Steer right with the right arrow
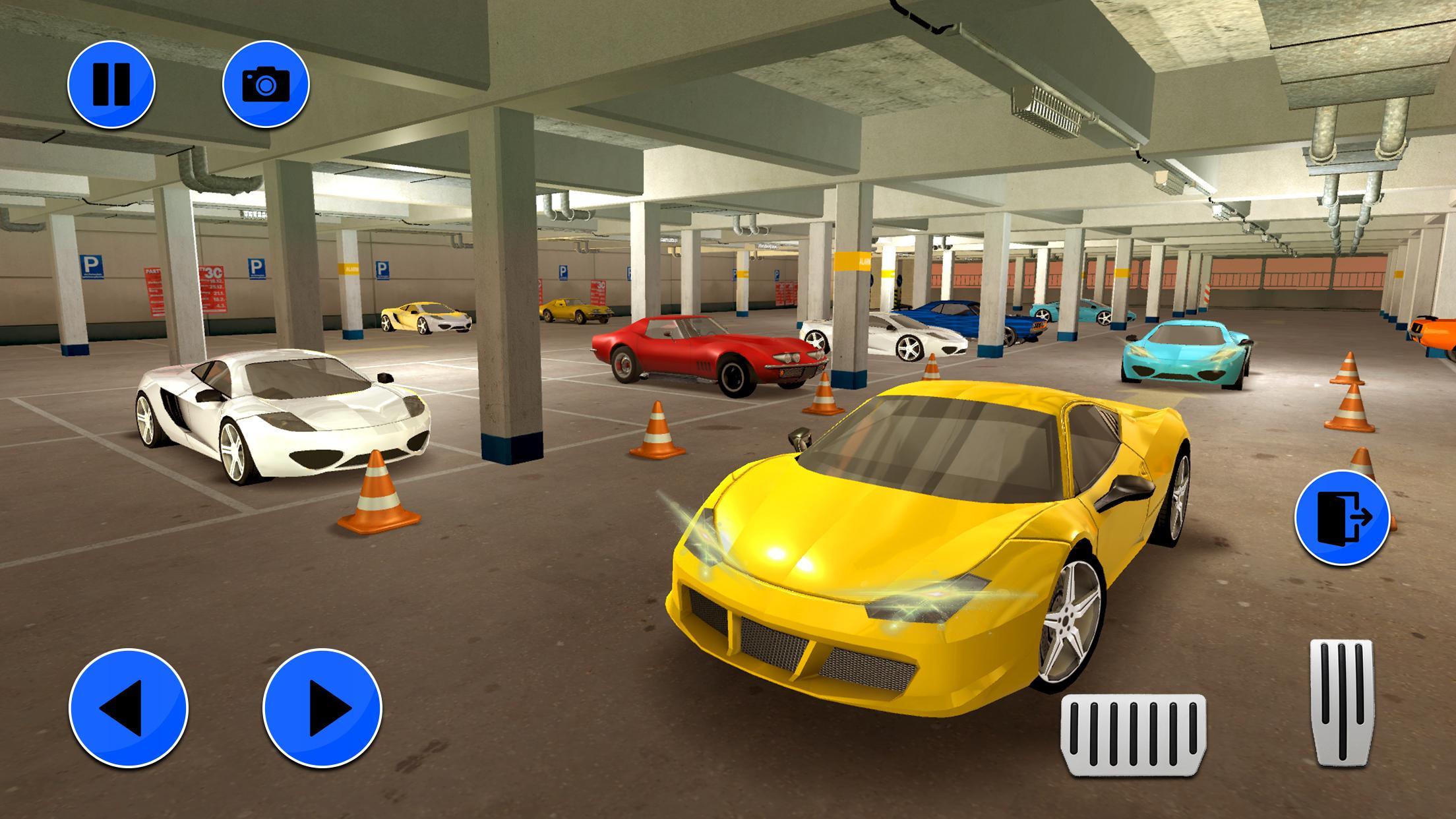This screenshot has height=819, width=1456. [x=322, y=708]
